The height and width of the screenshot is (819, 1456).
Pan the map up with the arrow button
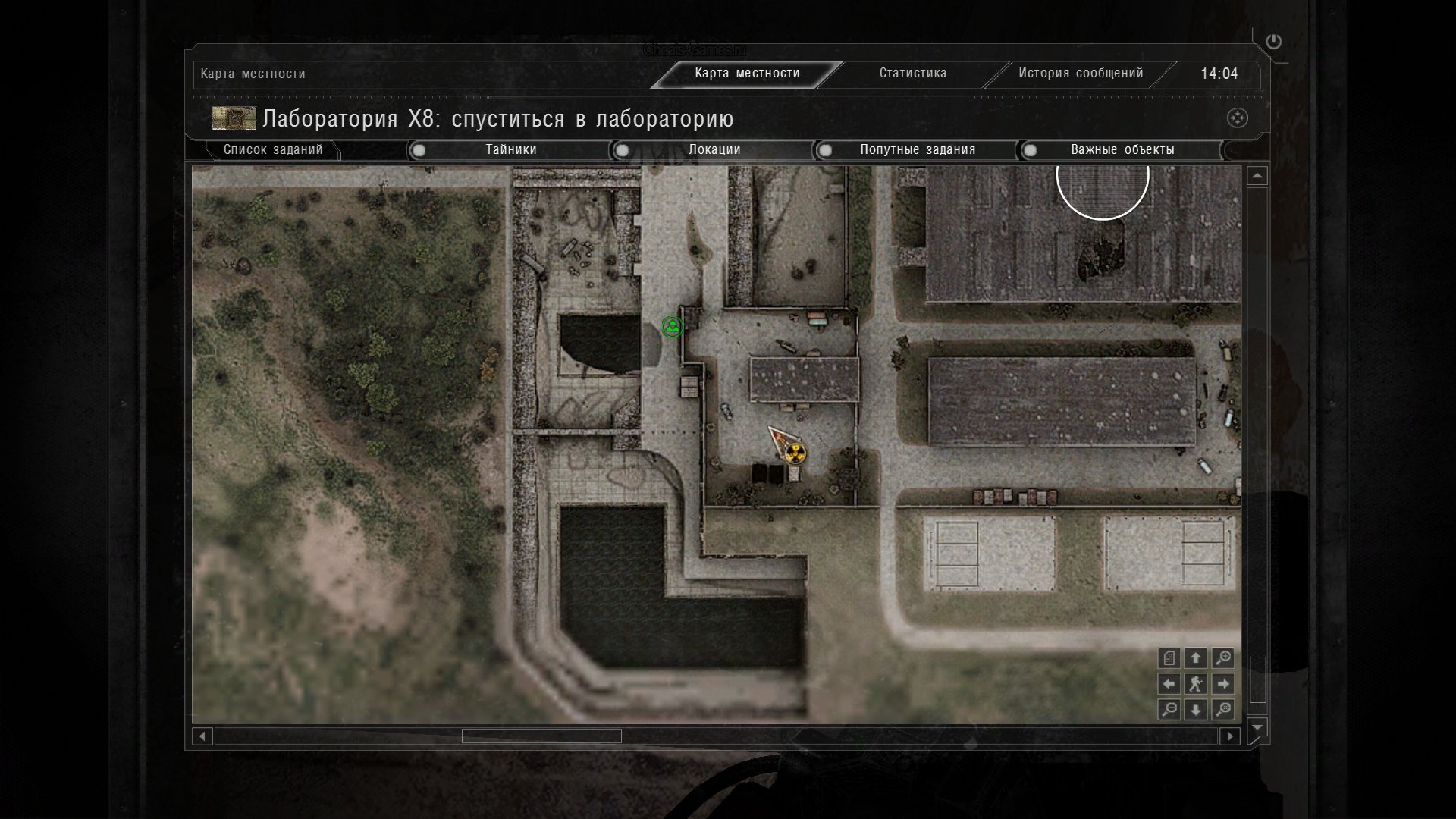pyautogui.click(x=1196, y=658)
